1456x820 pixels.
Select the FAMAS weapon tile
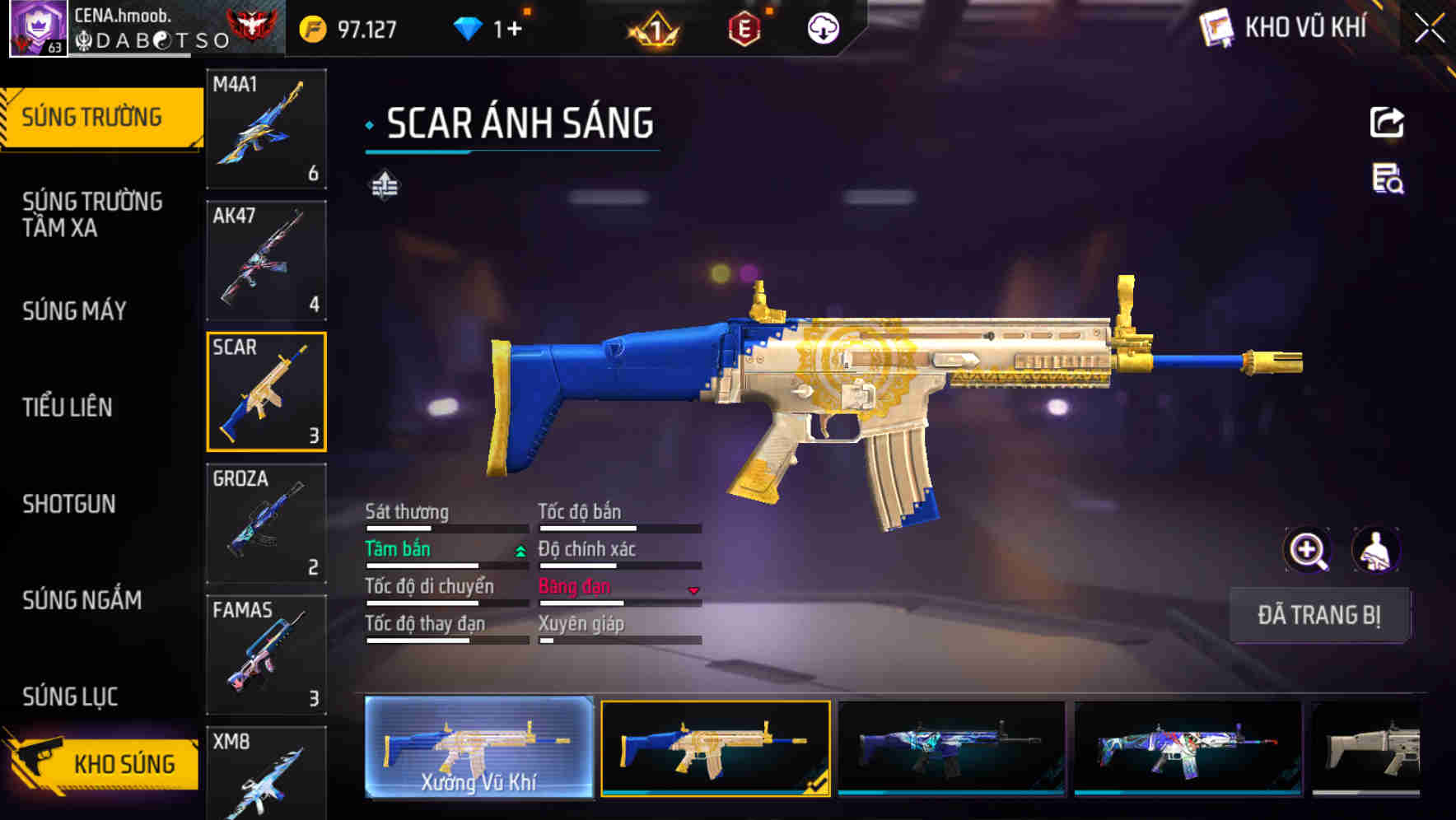click(x=266, y=655)
